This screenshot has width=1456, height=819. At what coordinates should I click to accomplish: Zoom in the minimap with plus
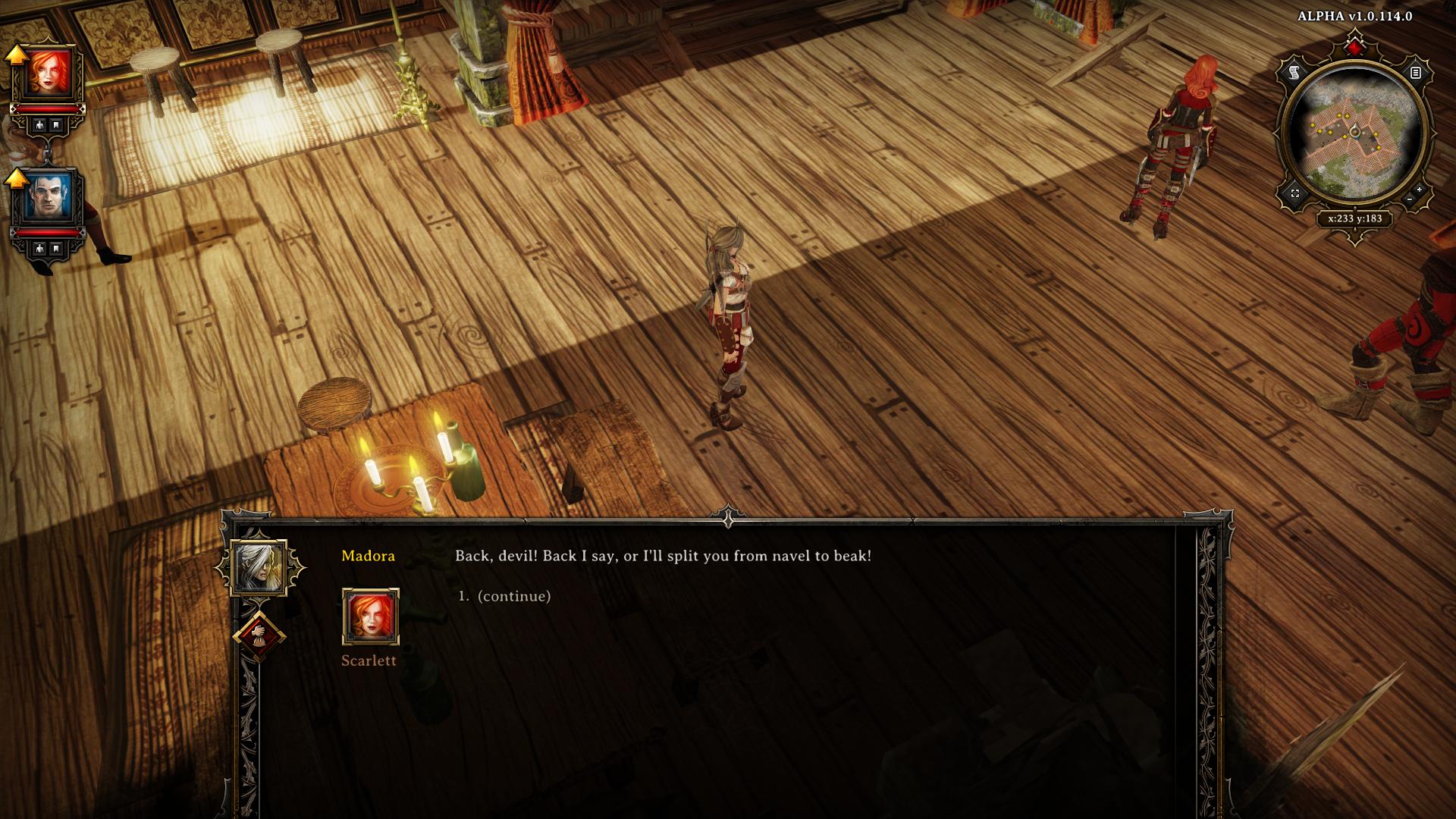[x=1420, y=190]
